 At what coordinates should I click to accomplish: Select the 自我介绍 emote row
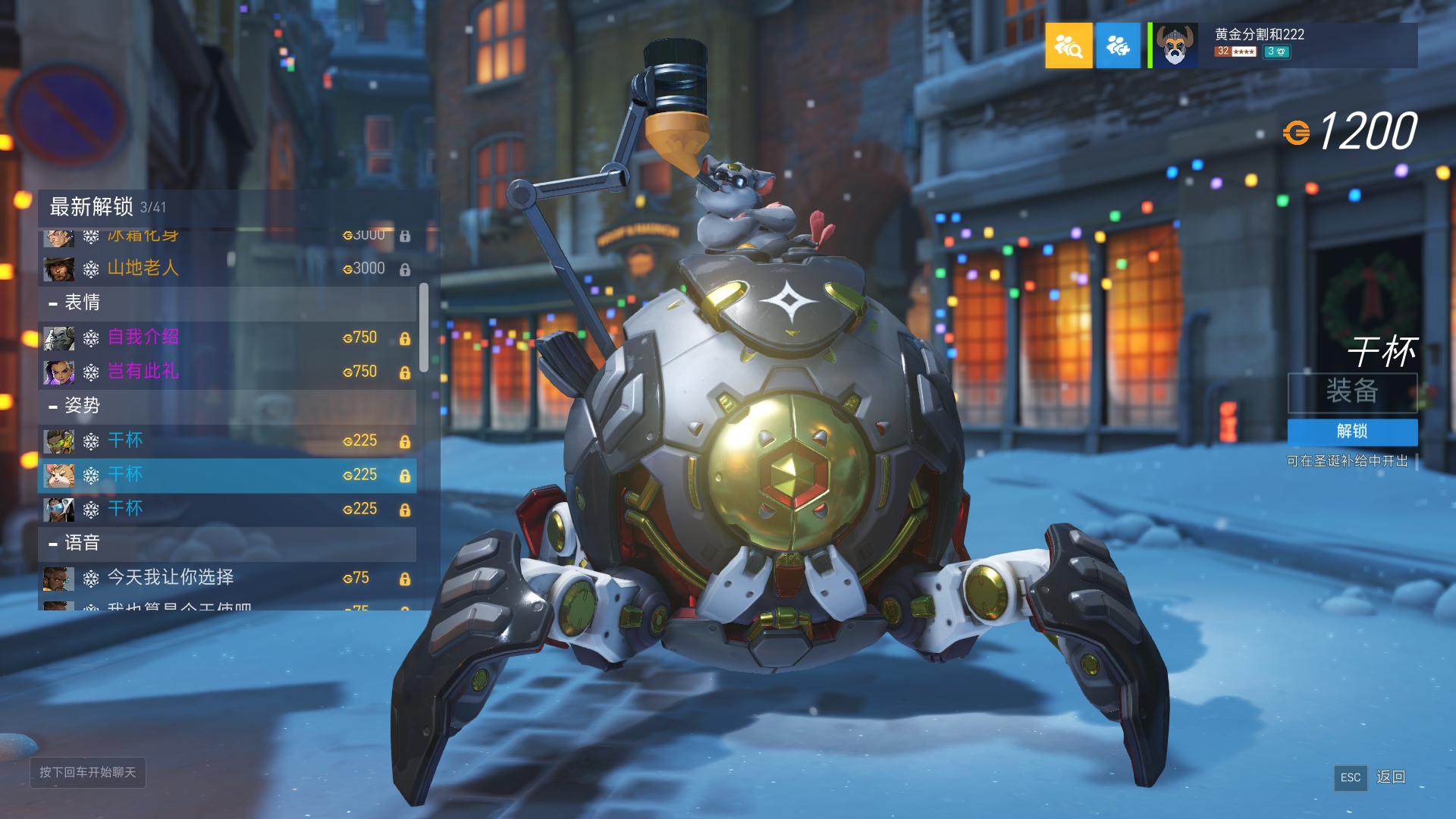click(227, 337)
